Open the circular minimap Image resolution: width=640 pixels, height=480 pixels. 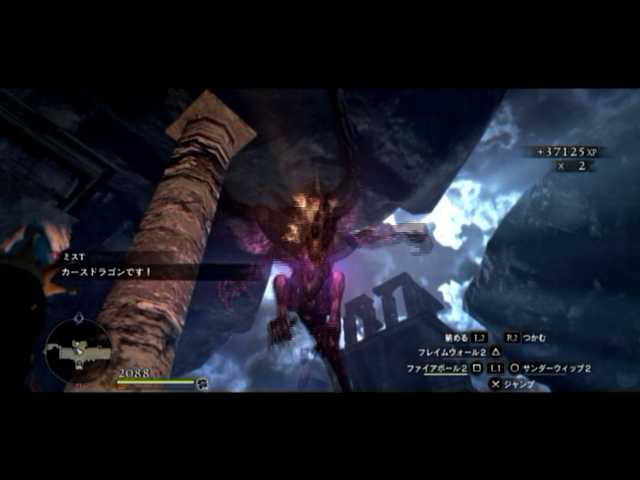[x=78, y=349]
